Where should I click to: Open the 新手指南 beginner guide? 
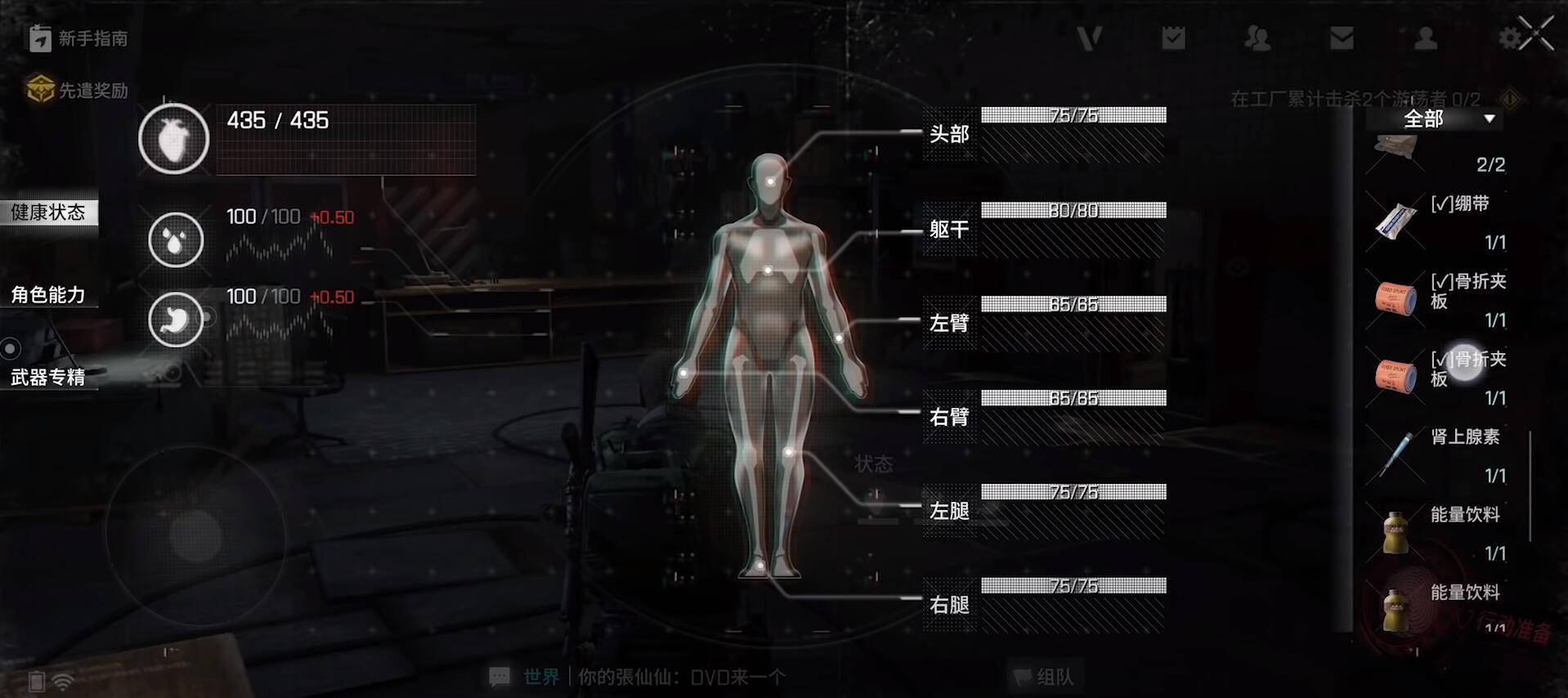(x=78, y=38)
